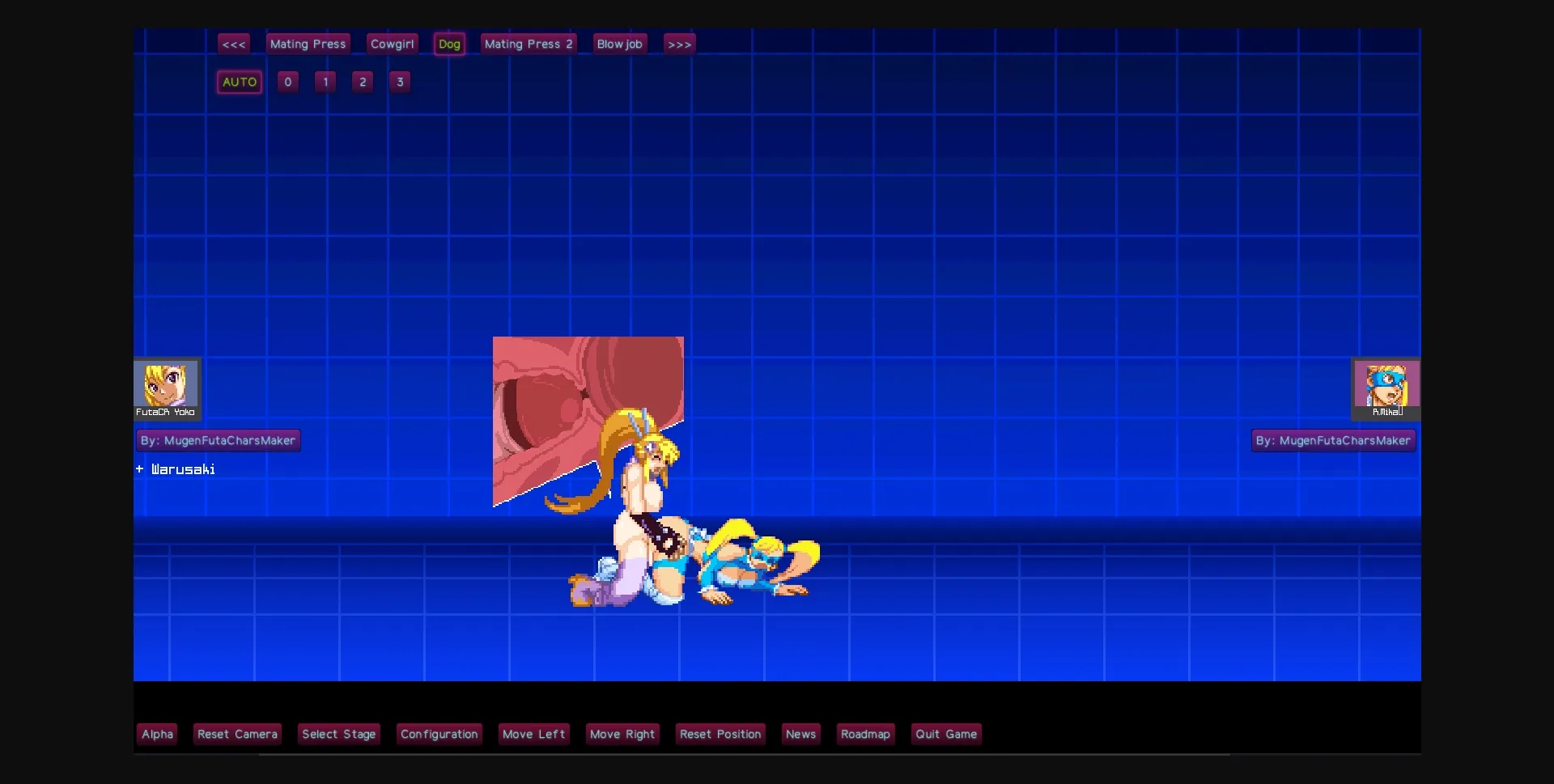This screenshot has width=1554, height=784.
Task: Set animation phase to 2
Action: (x=362, y=81)
